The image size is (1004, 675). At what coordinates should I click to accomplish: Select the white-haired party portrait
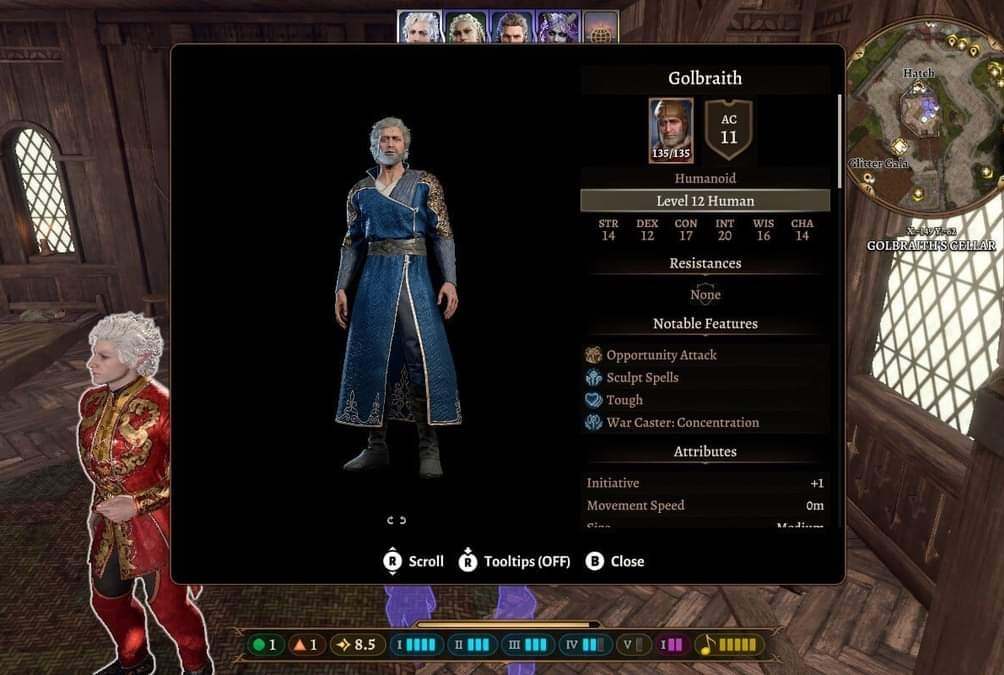[420, 27]
